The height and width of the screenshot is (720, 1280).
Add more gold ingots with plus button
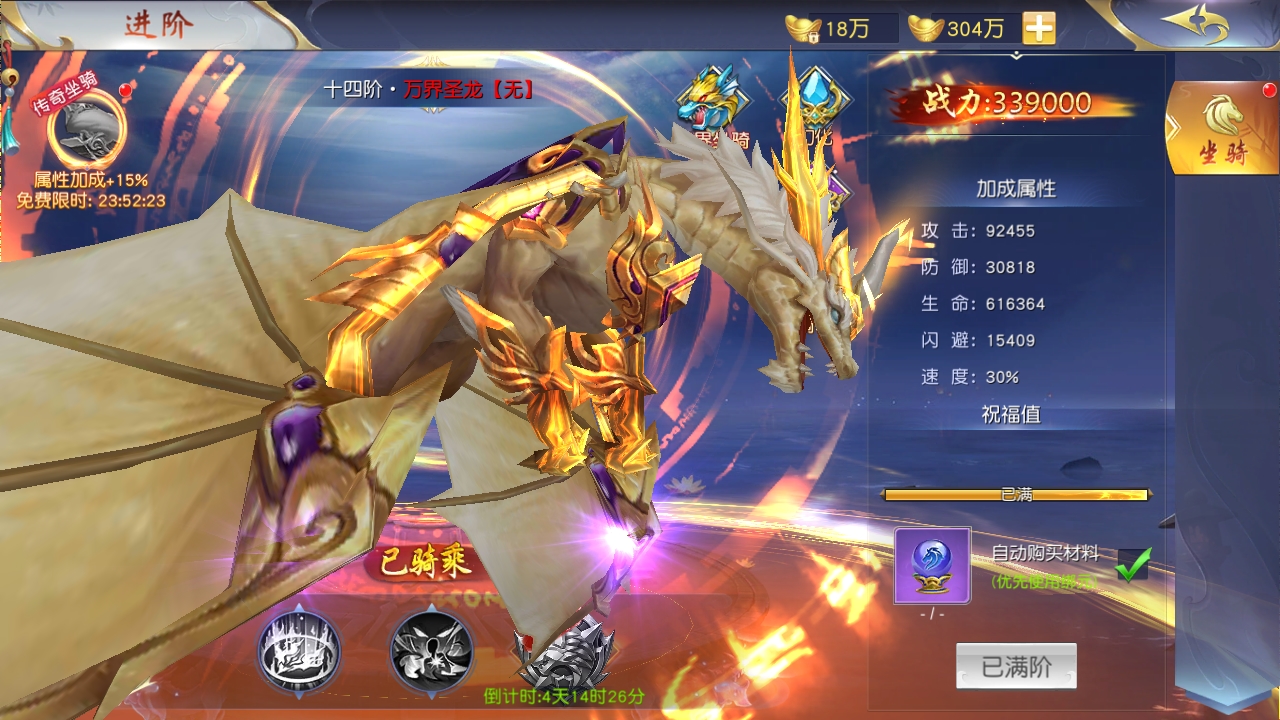(x=1039, y=28)
